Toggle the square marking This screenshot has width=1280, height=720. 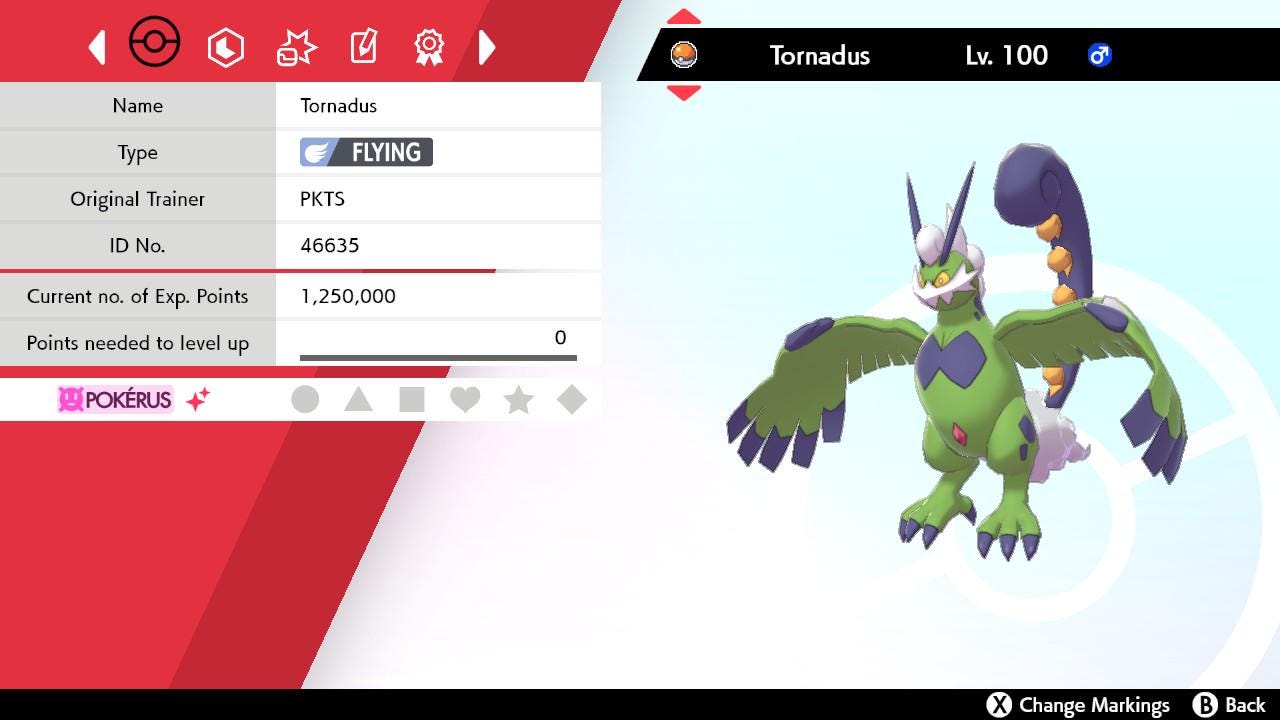pos(411,400)
